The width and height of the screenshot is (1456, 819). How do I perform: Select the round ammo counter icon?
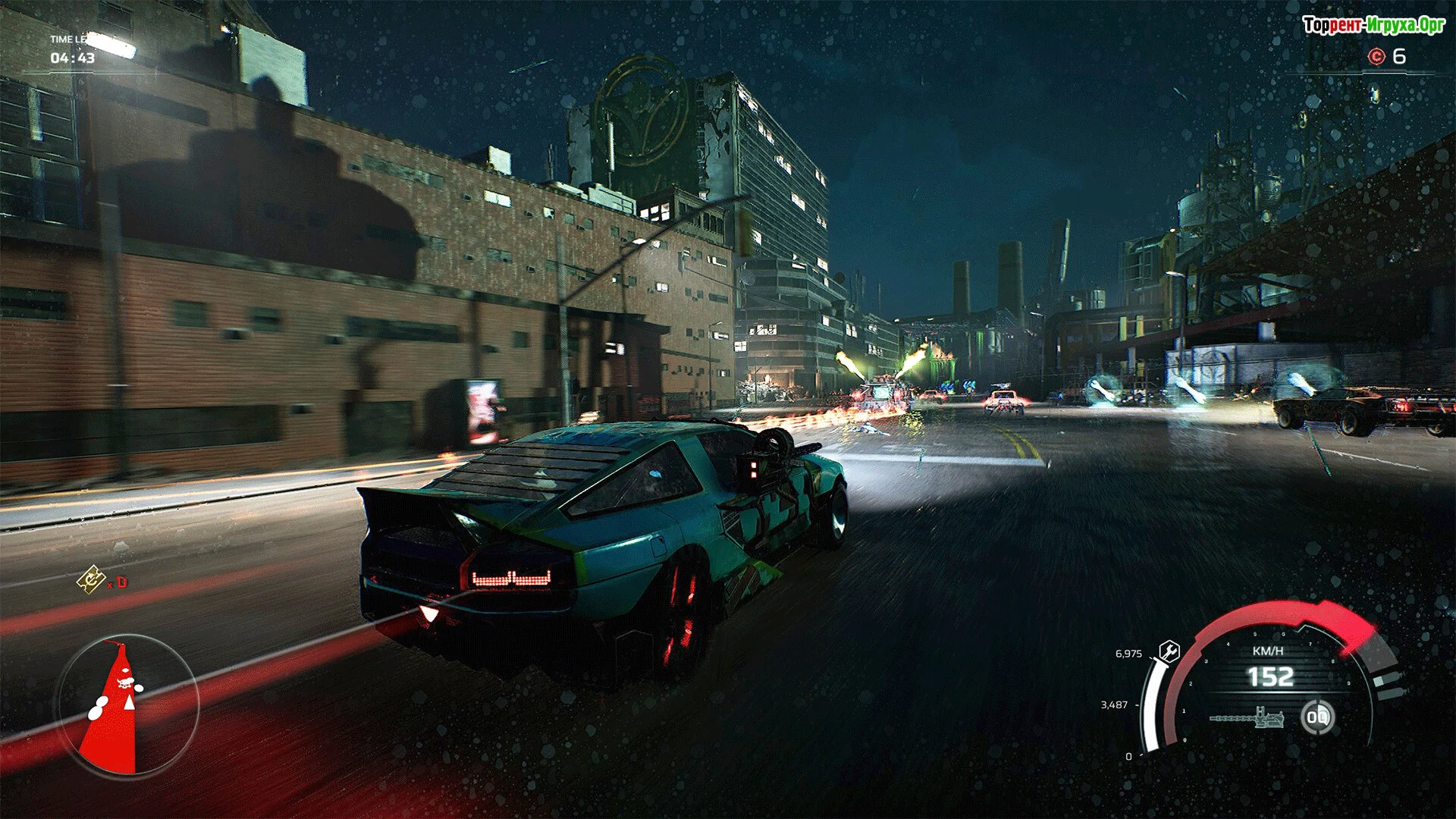1317,717
